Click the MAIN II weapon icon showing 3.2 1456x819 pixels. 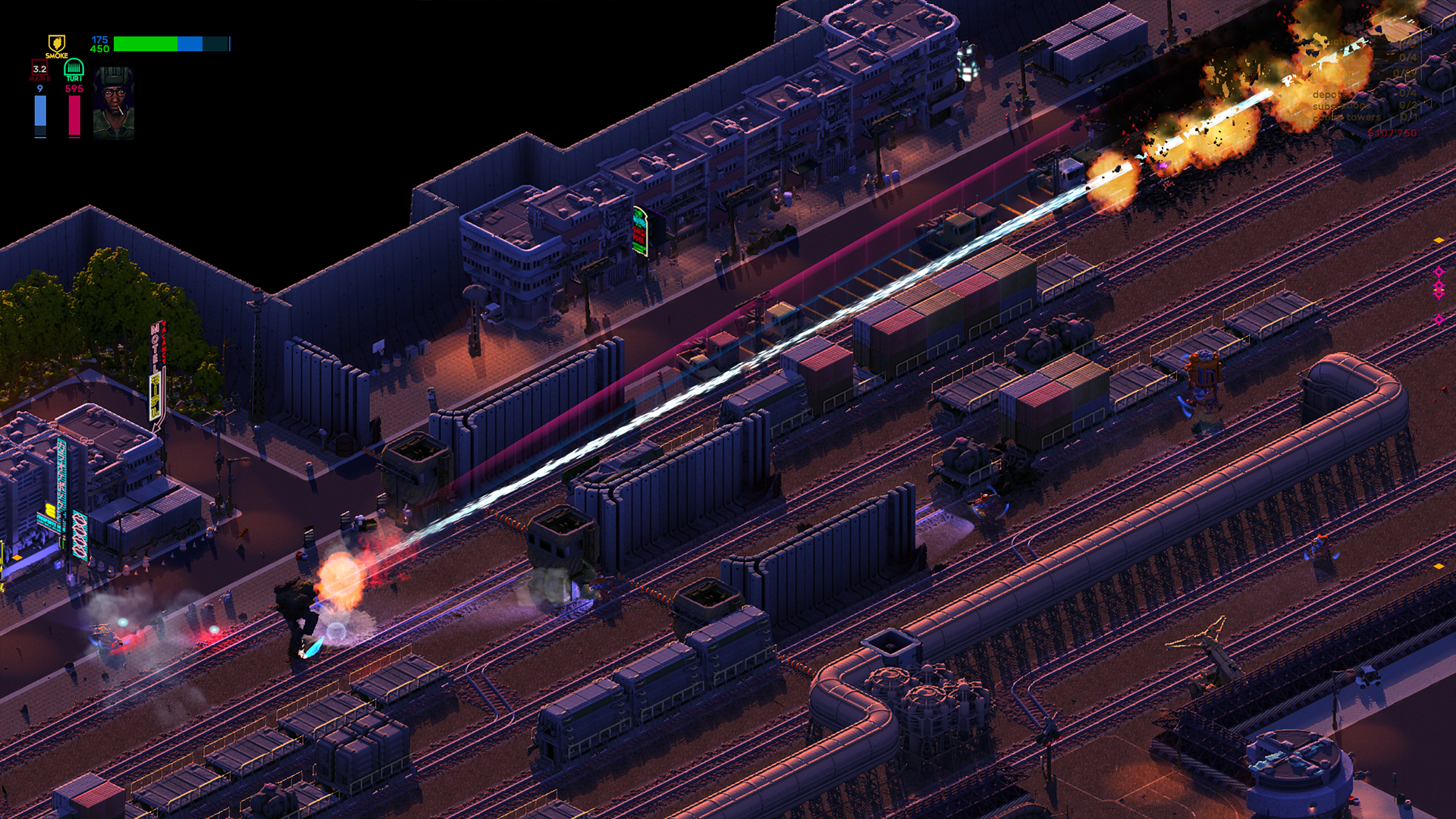pos(39,70)
